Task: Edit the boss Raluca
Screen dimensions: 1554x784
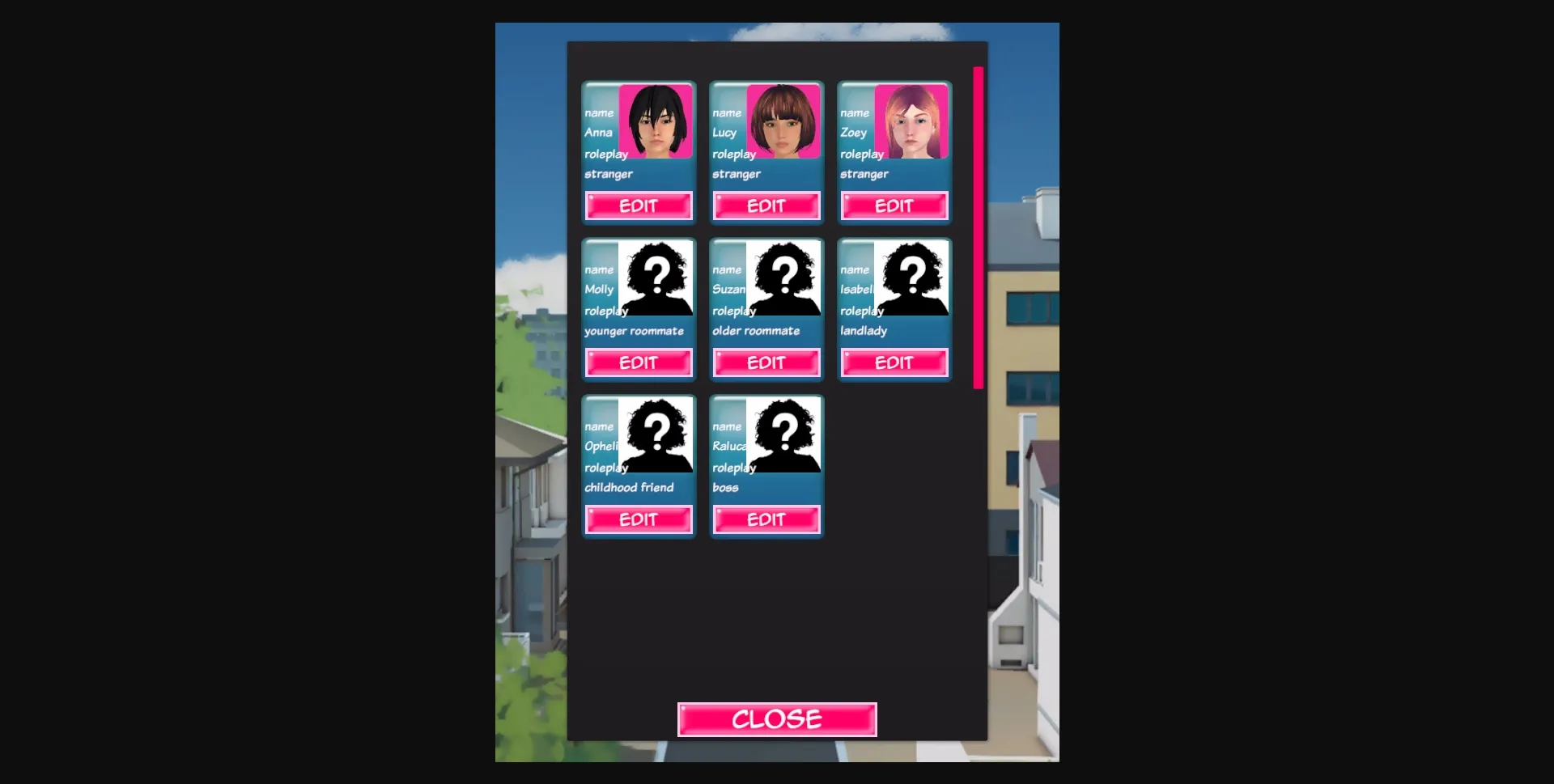Action: pyautogui.click(x=766, y=519)
